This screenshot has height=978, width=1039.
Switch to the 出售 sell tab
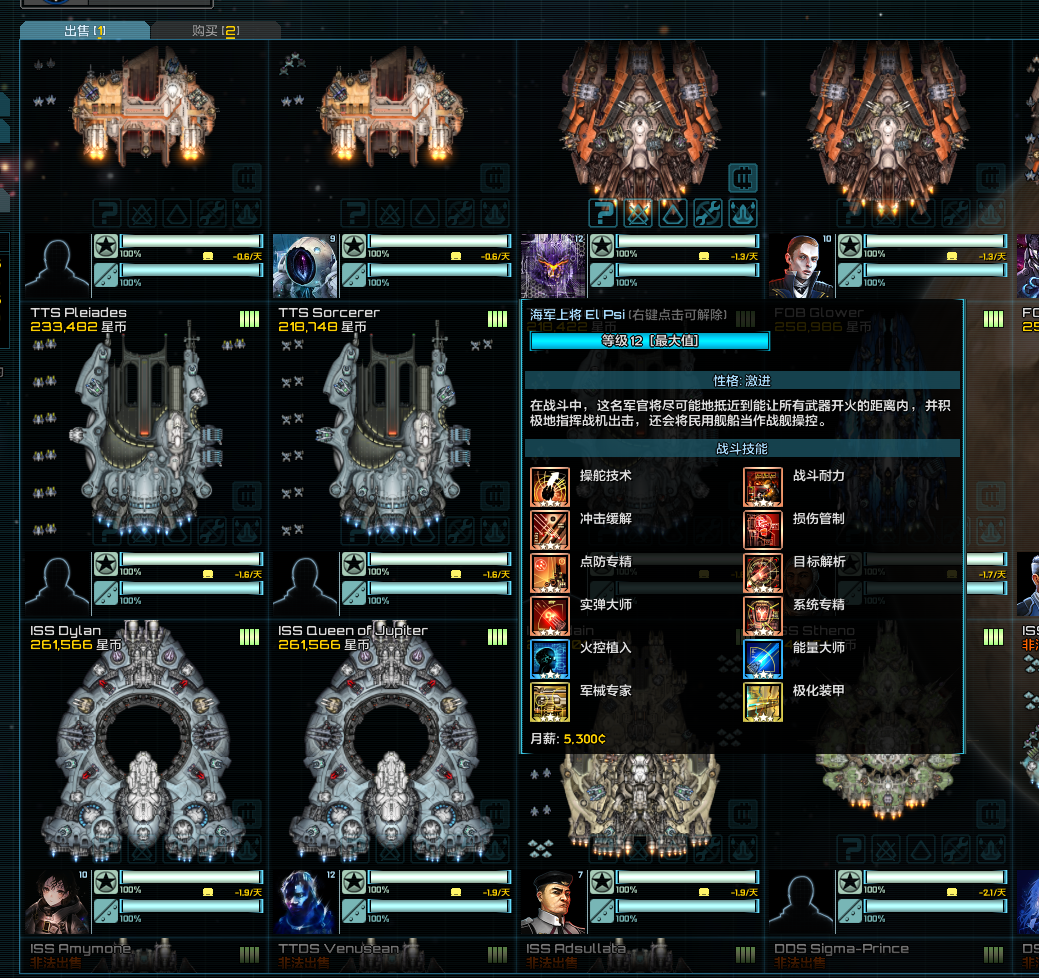coord(84,31)
